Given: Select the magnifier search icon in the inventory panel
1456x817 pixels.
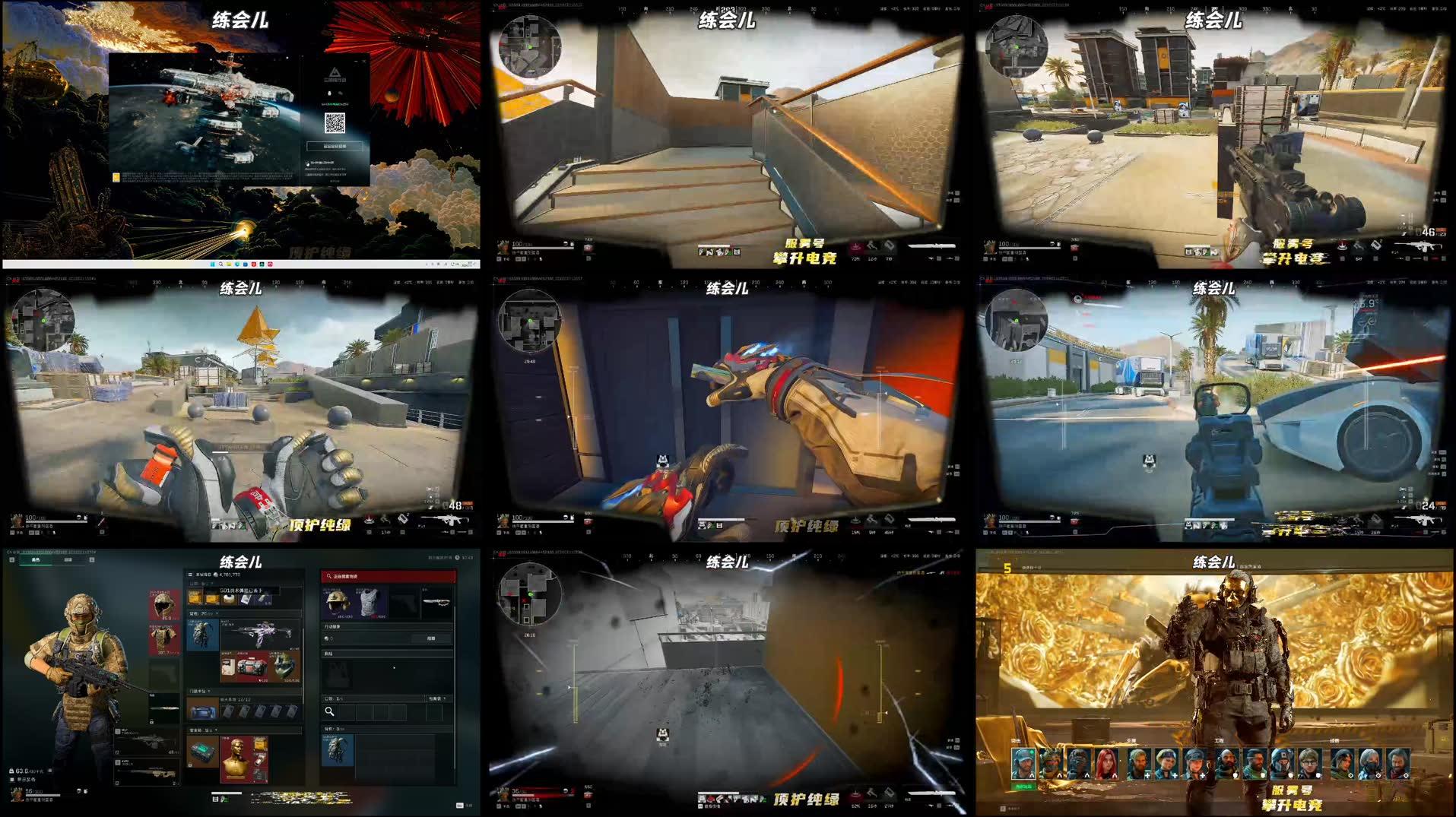Looking at the screenshot, I should click(329, 711).
